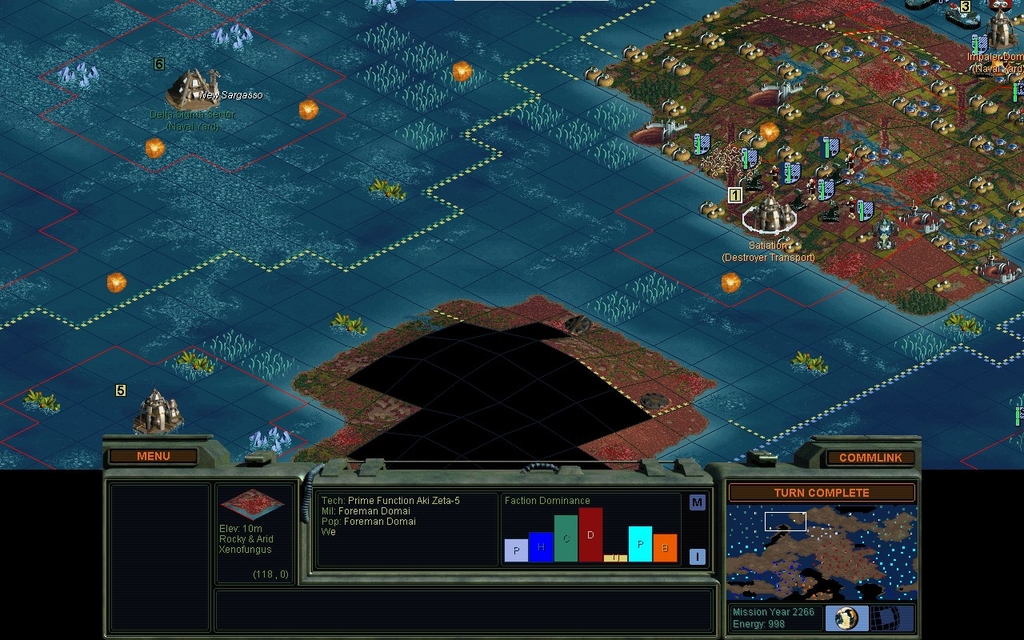
Task: Select the cyan P faction dominance bar
Action: click(640, 544)
